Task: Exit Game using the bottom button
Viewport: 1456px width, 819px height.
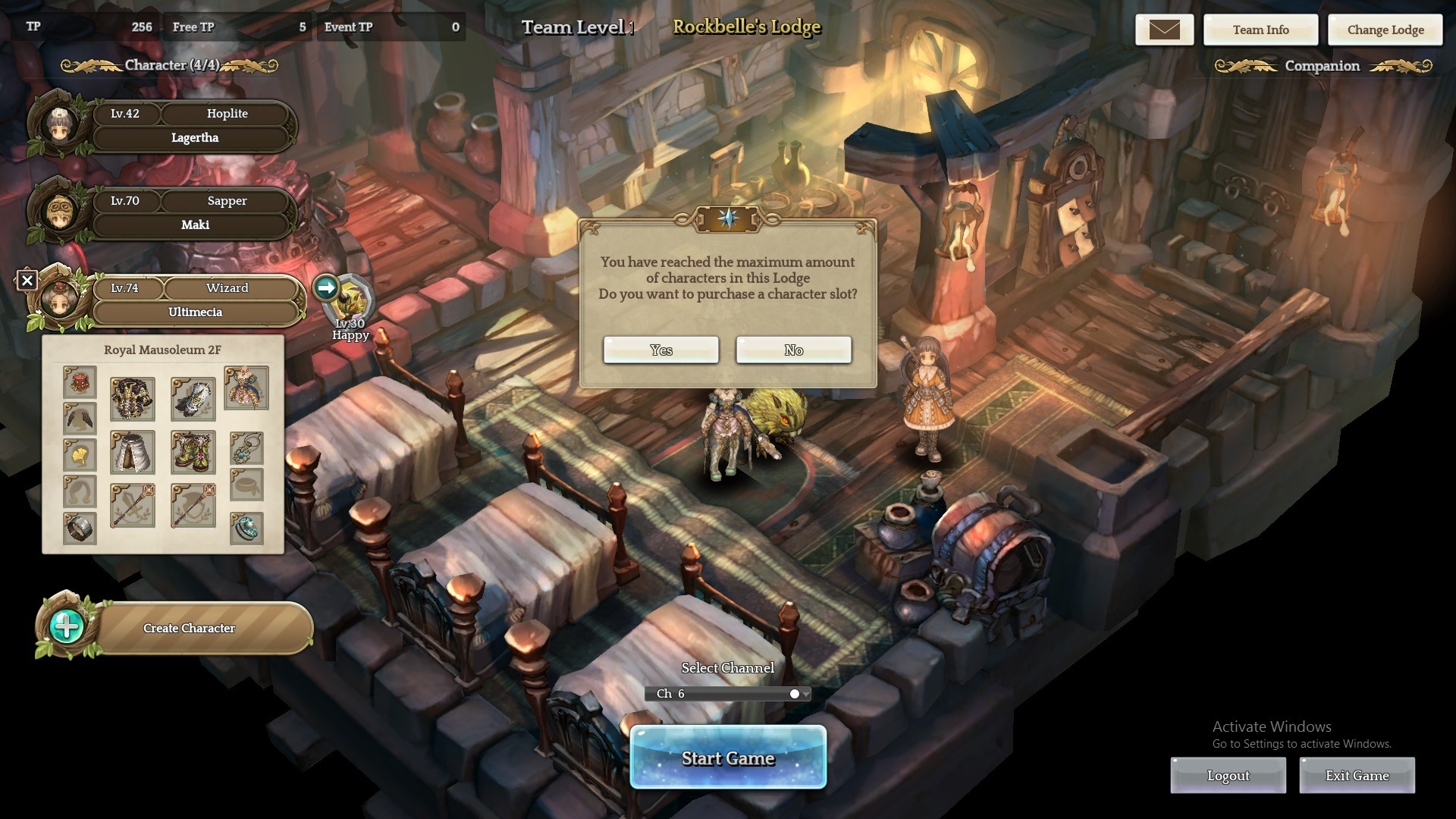Action: [x=1357, y=776]
